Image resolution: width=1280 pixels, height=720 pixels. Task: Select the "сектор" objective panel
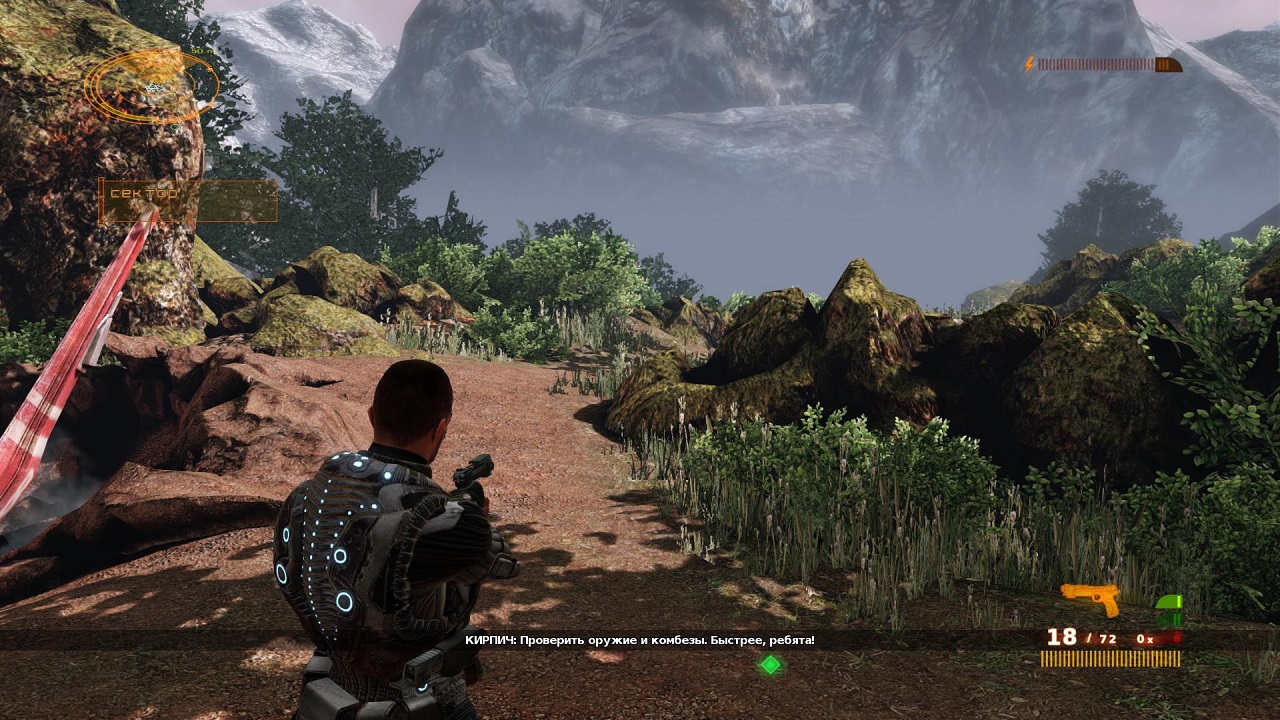point(188,200)
